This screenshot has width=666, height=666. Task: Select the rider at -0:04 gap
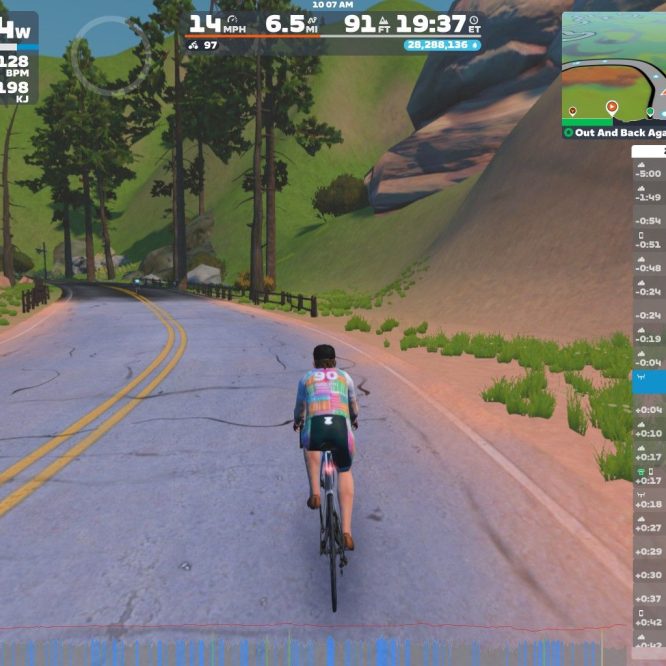click(649, 360)
